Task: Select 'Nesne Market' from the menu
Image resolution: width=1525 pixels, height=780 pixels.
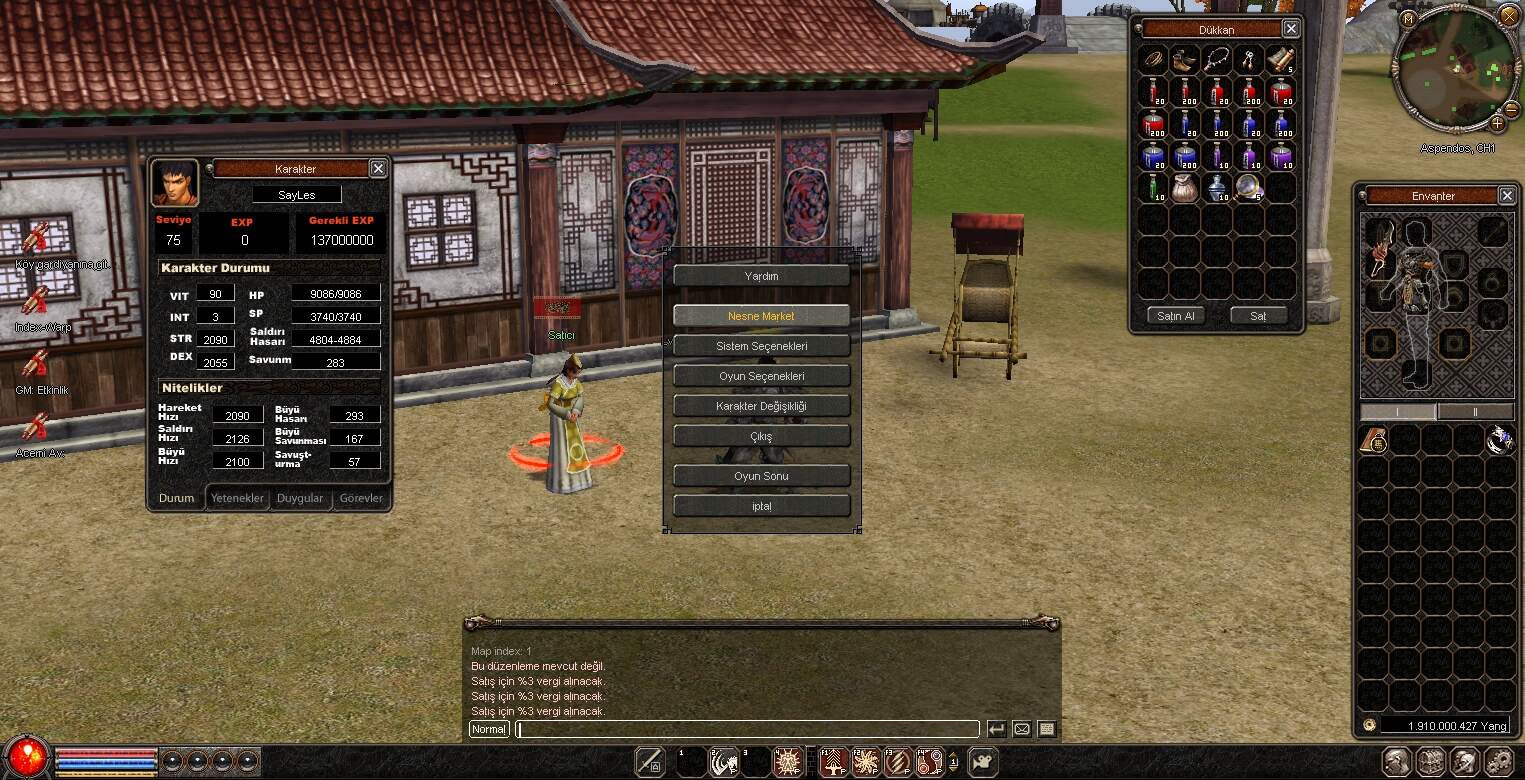Action: coord(761,314)
